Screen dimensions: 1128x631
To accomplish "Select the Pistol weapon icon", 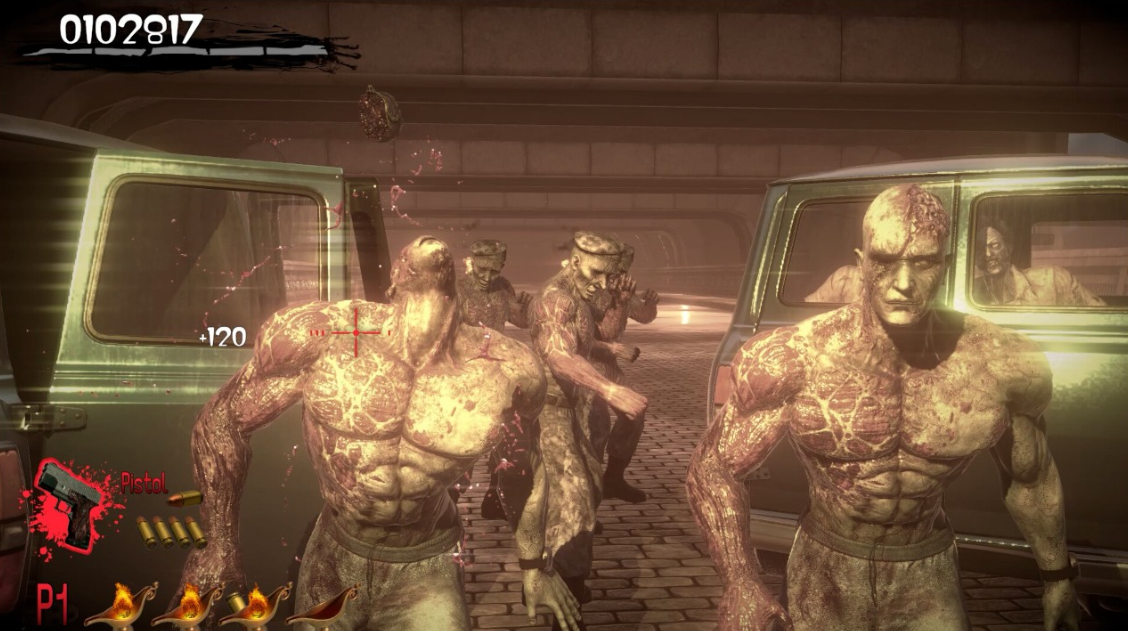I will [x=70, y=503].
